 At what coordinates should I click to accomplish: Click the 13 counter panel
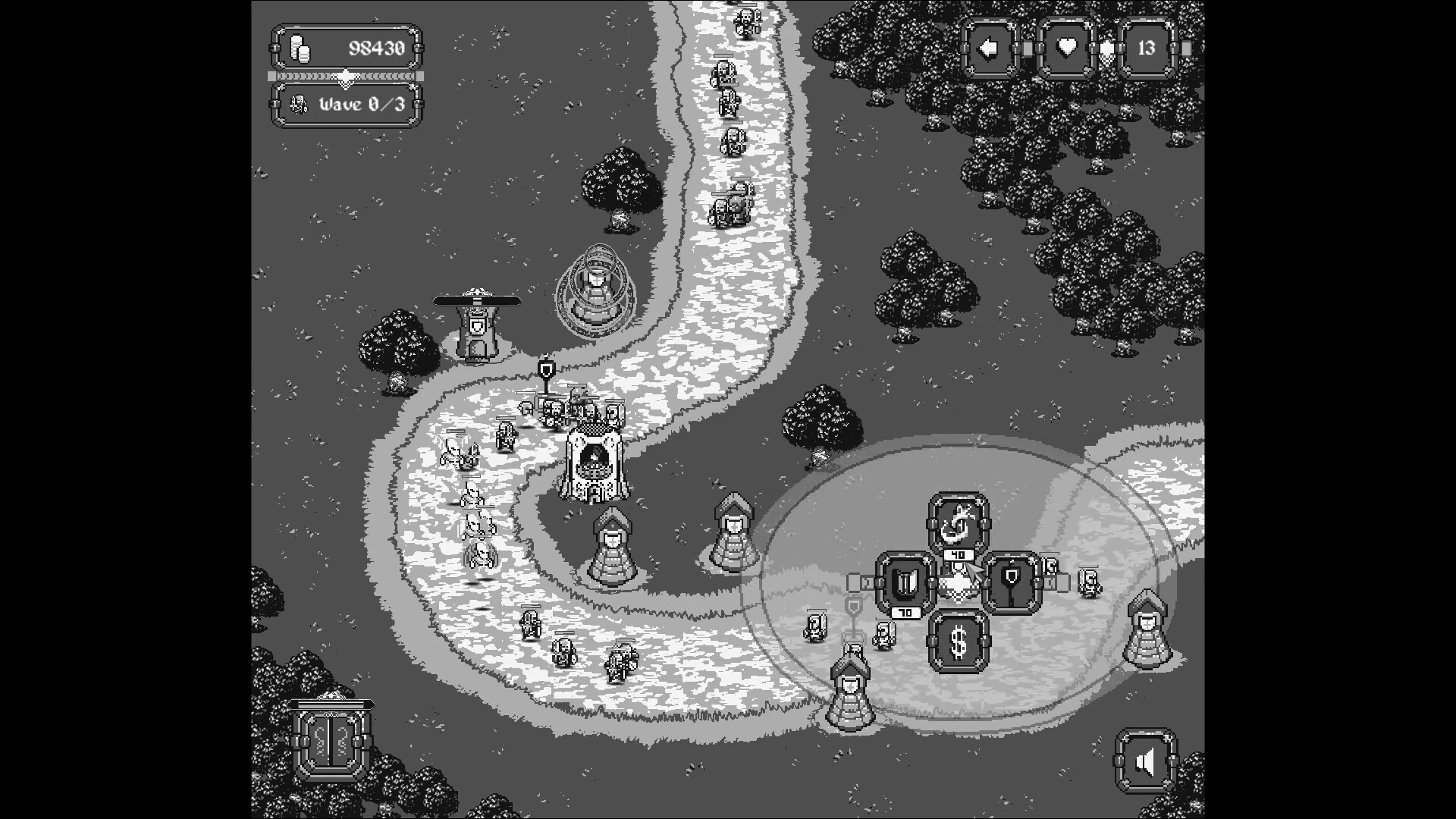point(1147,48)
